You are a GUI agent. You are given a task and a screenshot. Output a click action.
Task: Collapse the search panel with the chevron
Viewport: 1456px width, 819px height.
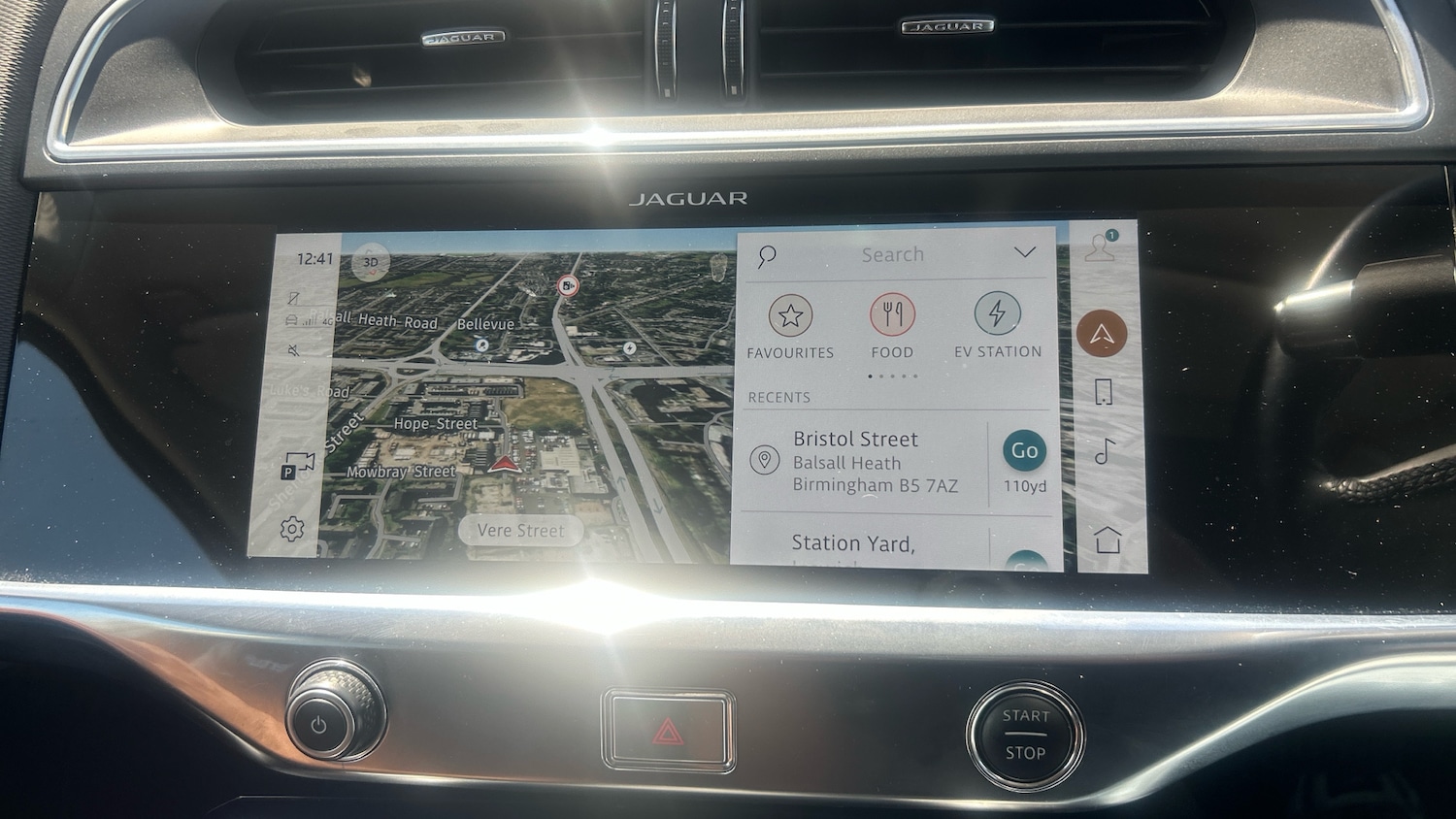pos(1024,253)
